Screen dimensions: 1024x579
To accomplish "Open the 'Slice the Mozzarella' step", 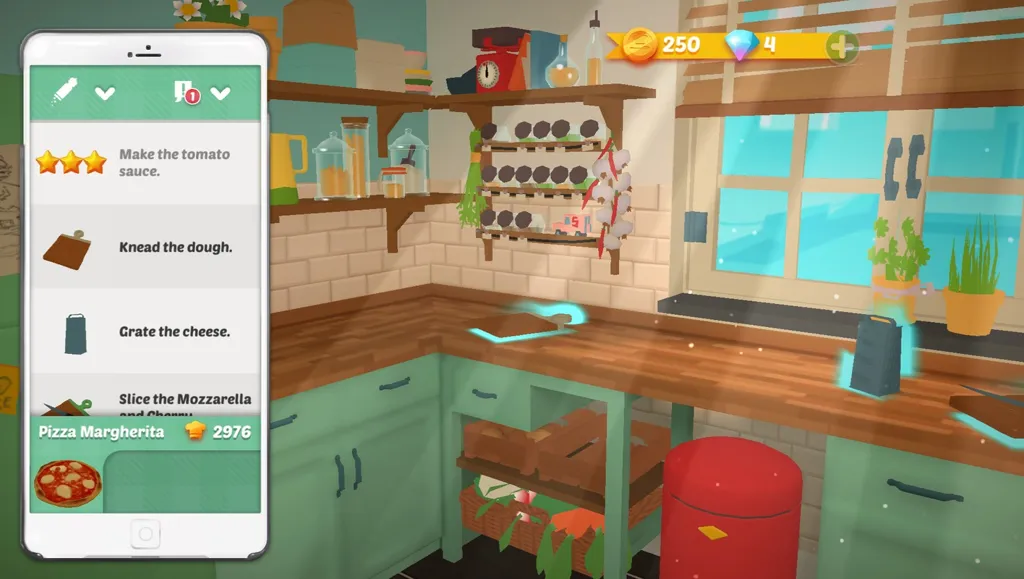I will [x=146, y=400].
